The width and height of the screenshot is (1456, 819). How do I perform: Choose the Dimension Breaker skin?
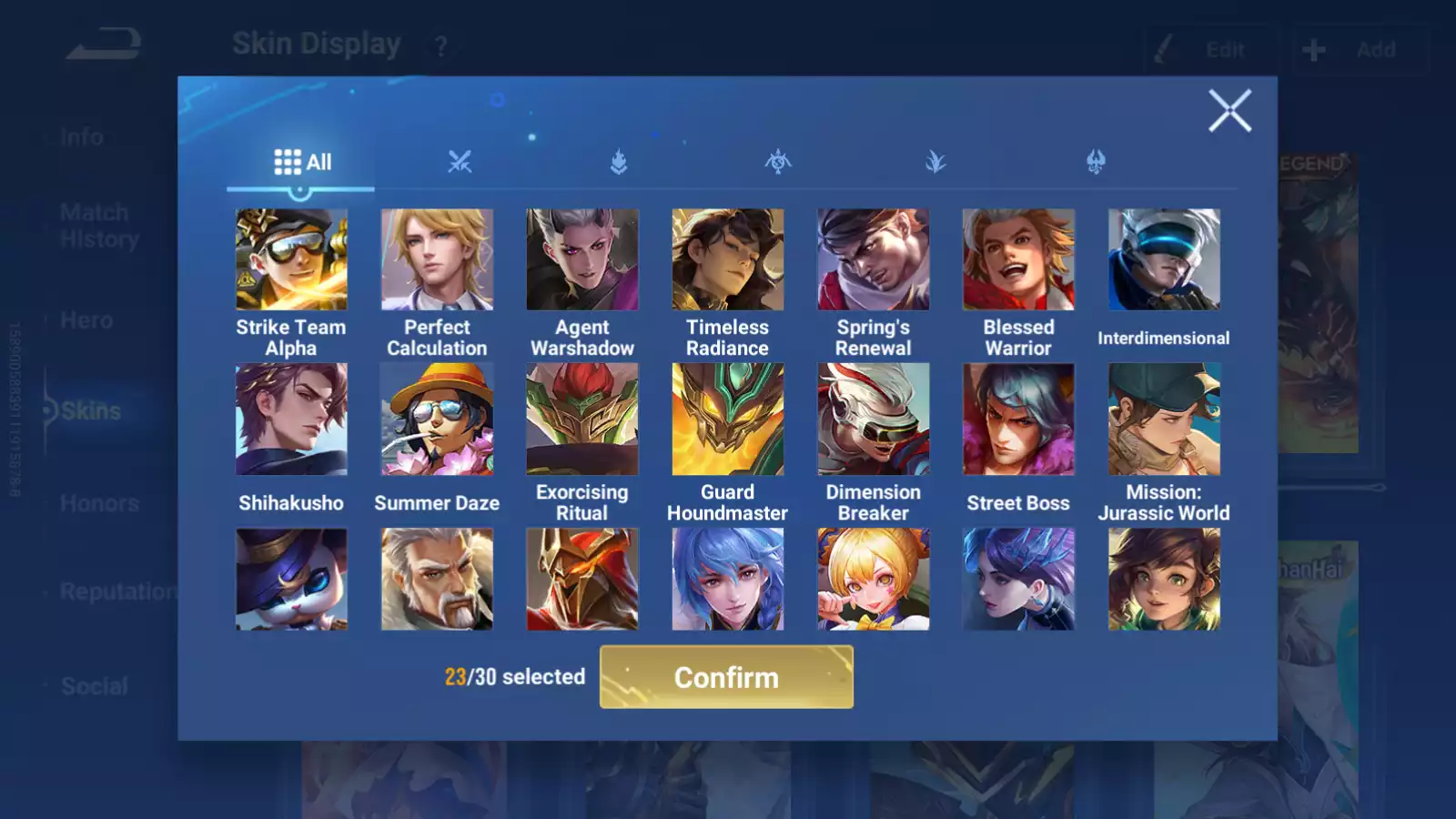pos(874,420)
